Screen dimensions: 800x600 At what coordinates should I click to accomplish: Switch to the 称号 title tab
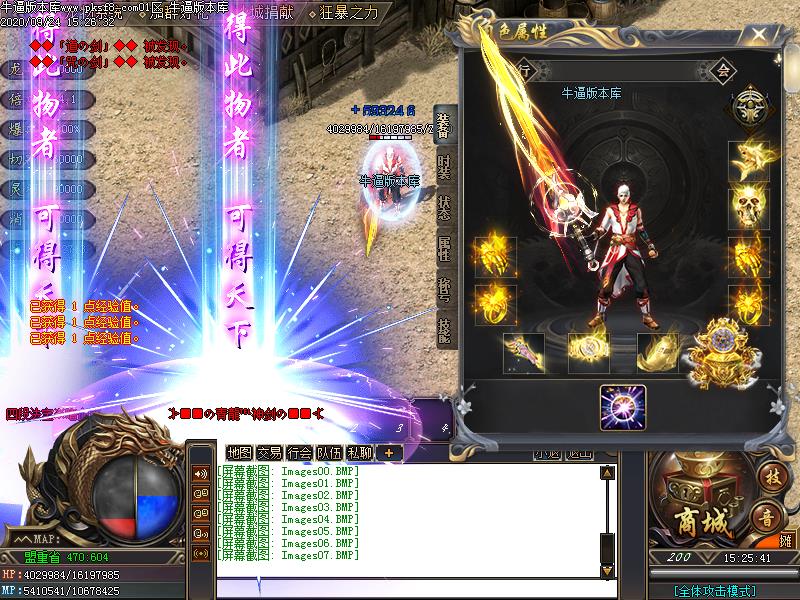pyautogui.click(x=444, y=288)
